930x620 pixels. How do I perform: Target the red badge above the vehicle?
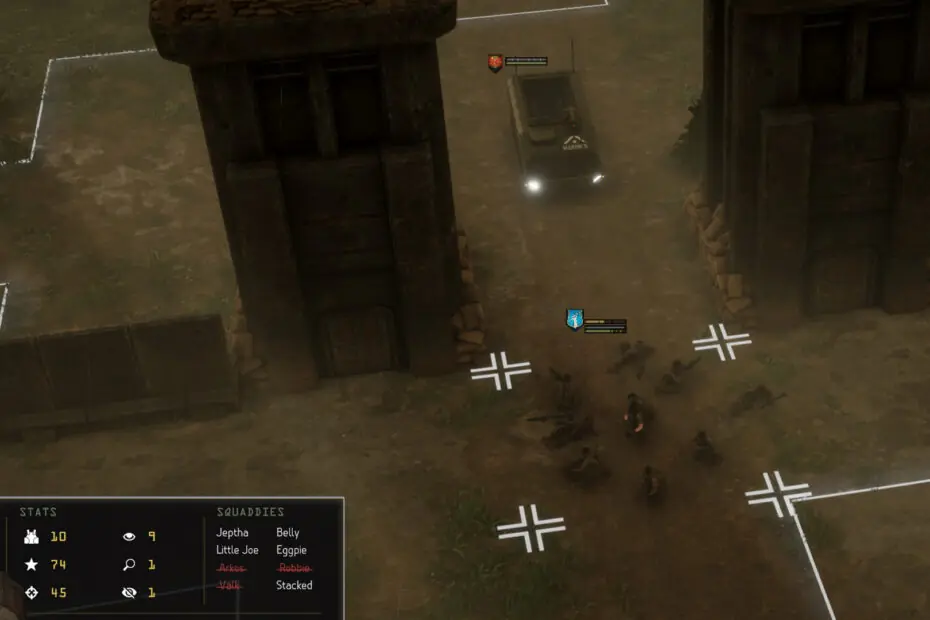[x=495, y=62]
